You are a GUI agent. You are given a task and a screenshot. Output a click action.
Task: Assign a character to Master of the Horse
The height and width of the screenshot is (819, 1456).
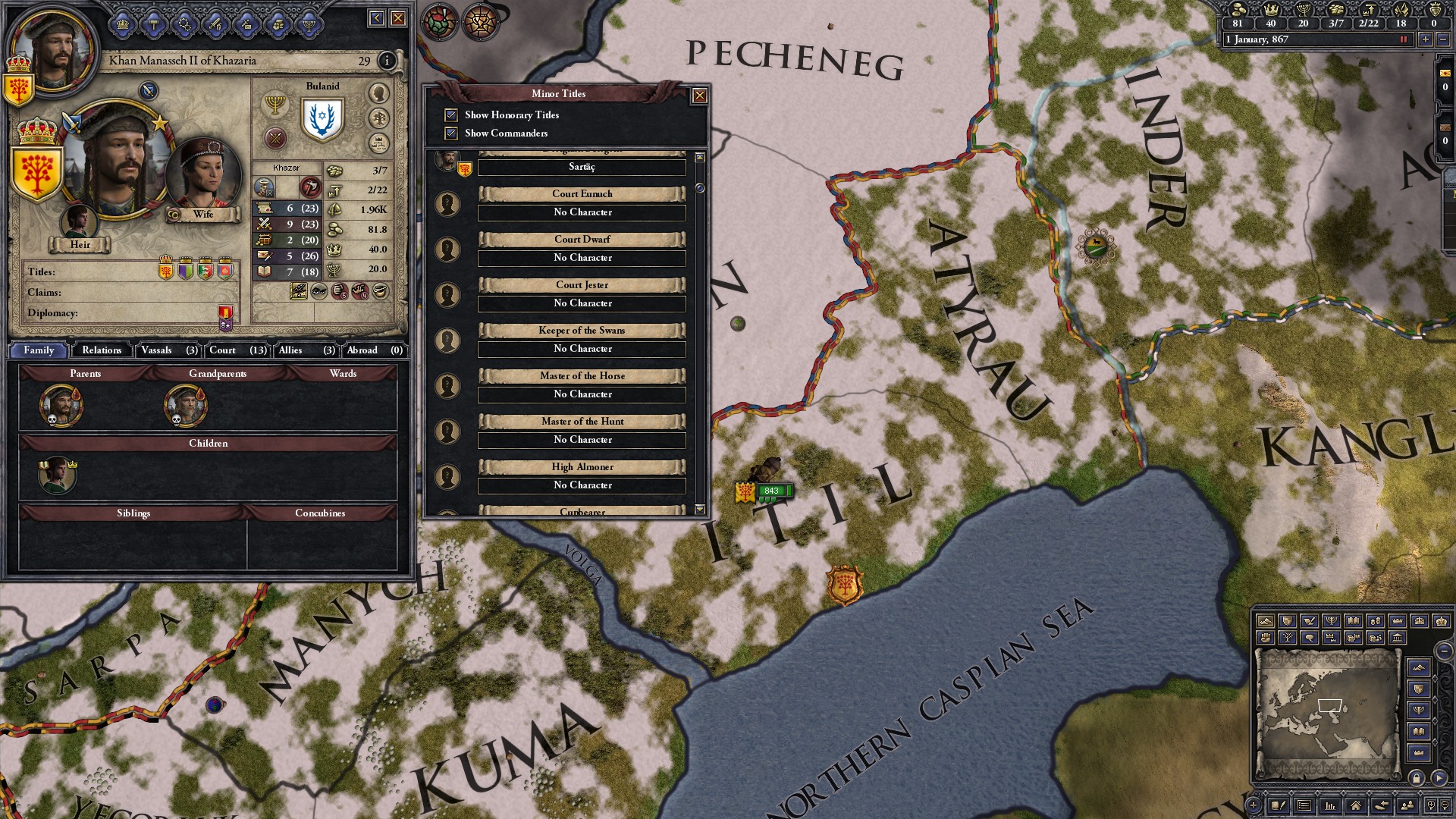582,394
